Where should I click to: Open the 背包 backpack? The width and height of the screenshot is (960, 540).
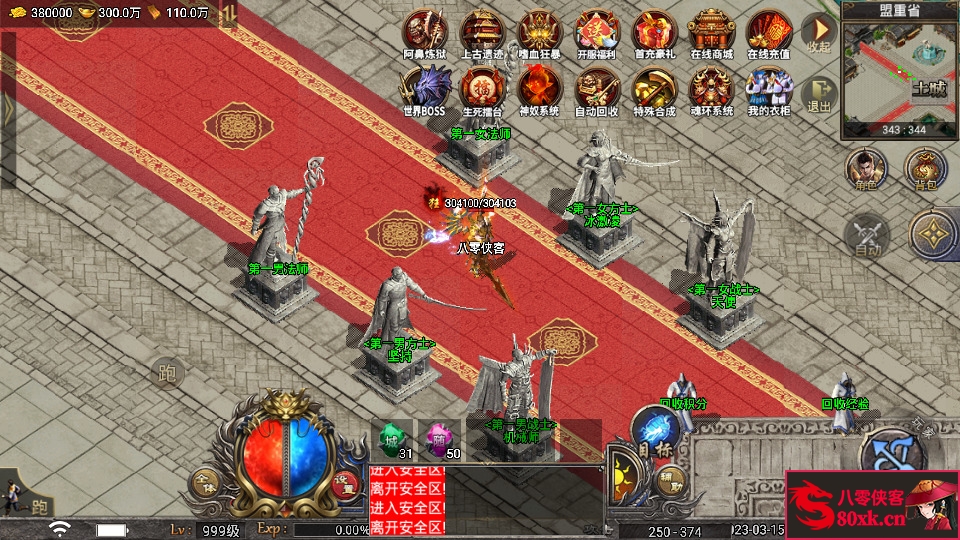pyautogui.click(x=926, y=170)
